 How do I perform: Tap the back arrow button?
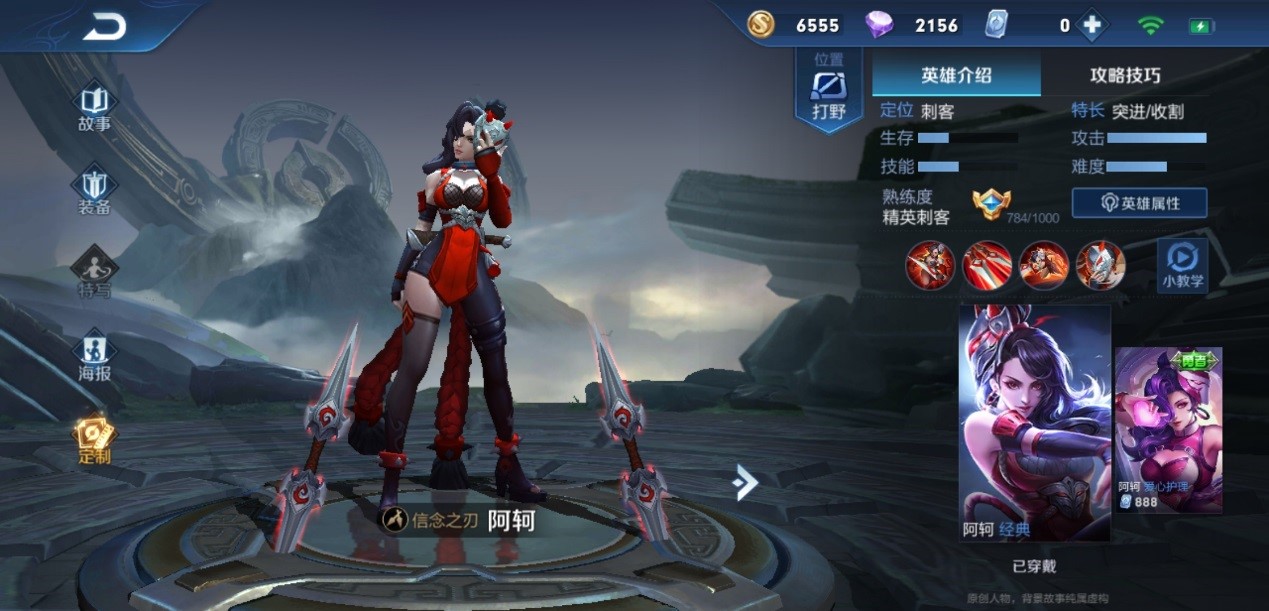(x=105, y=27)
